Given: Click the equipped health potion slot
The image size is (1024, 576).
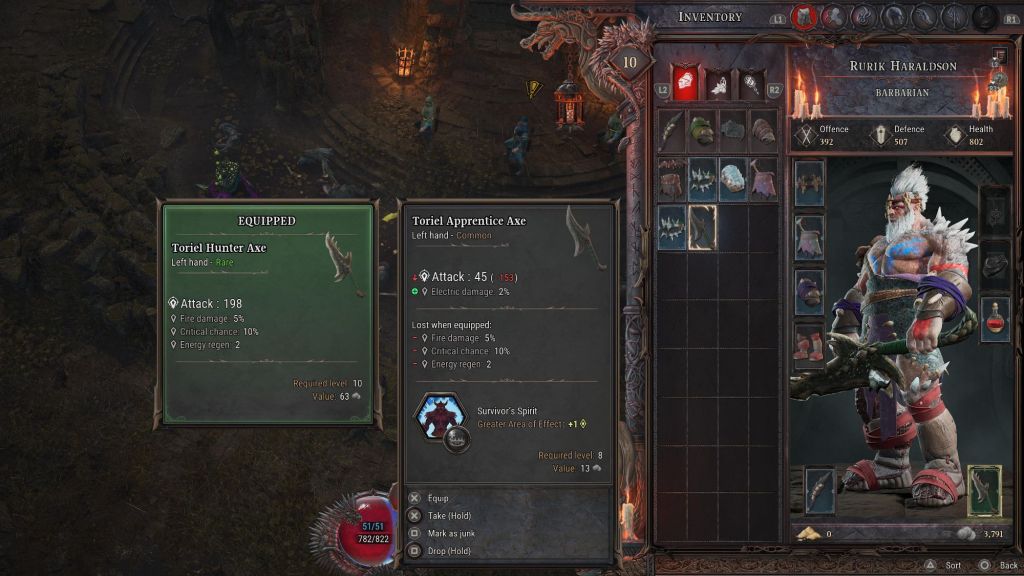Looking at the screenshot, I should [x=994, y=320].
